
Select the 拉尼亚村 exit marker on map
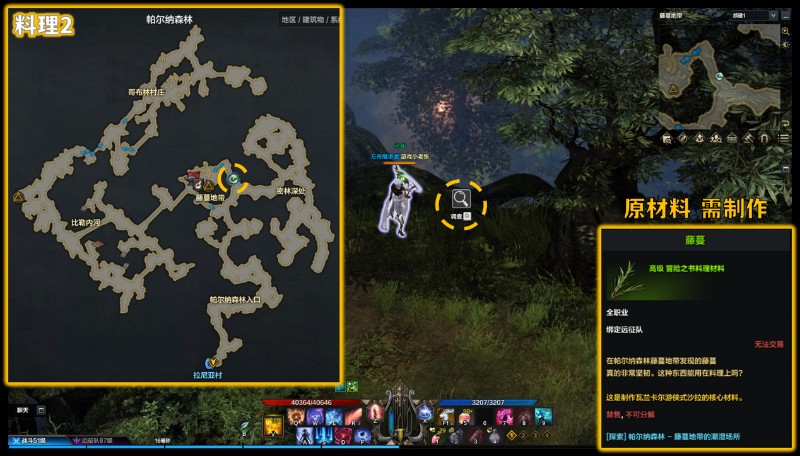tap(212, 362)
